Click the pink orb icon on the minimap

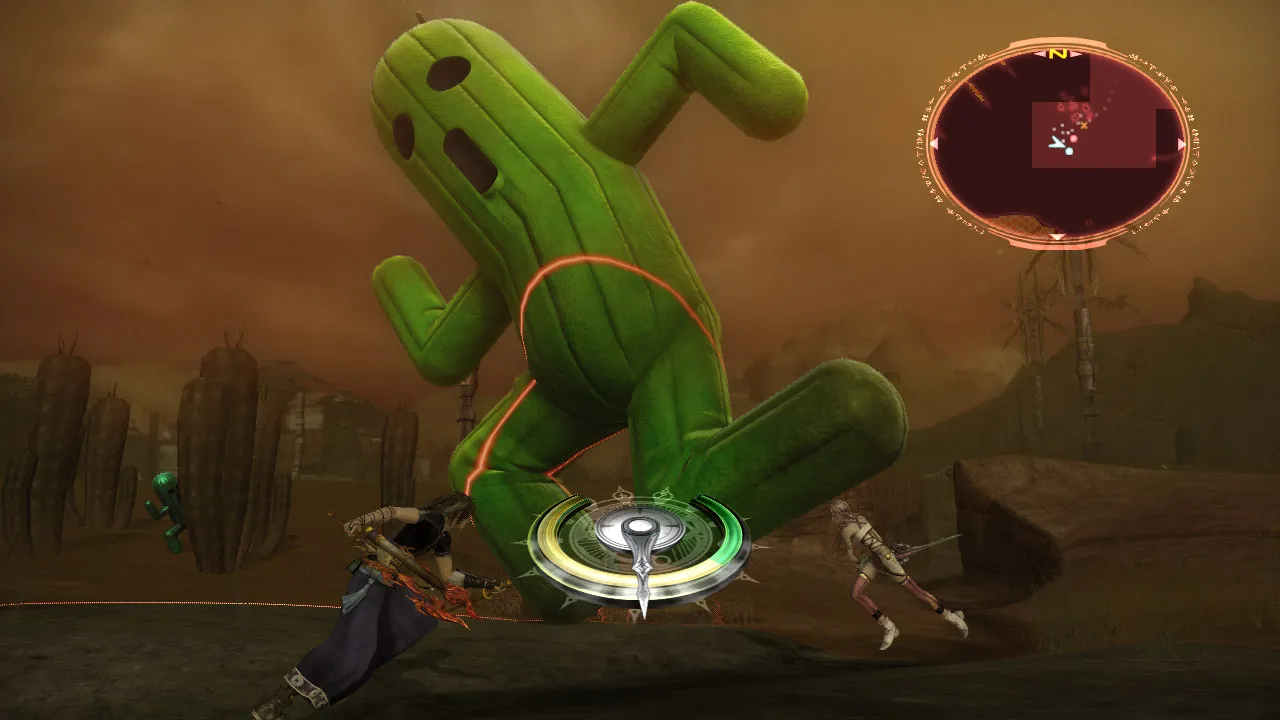click(x=1073, y=137)
